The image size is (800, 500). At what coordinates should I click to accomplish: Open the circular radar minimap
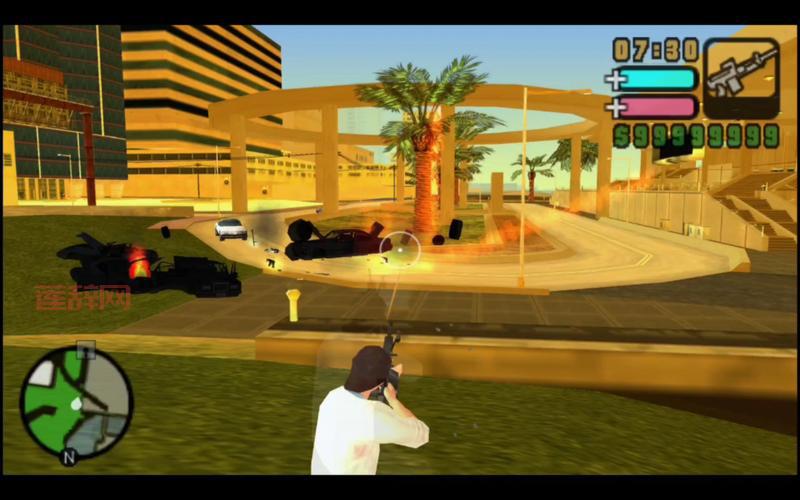(76, 401)
